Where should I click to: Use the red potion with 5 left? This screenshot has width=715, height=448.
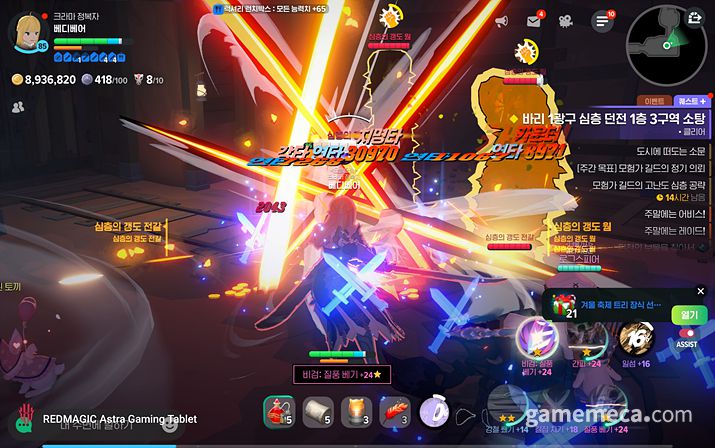[278, 411]
